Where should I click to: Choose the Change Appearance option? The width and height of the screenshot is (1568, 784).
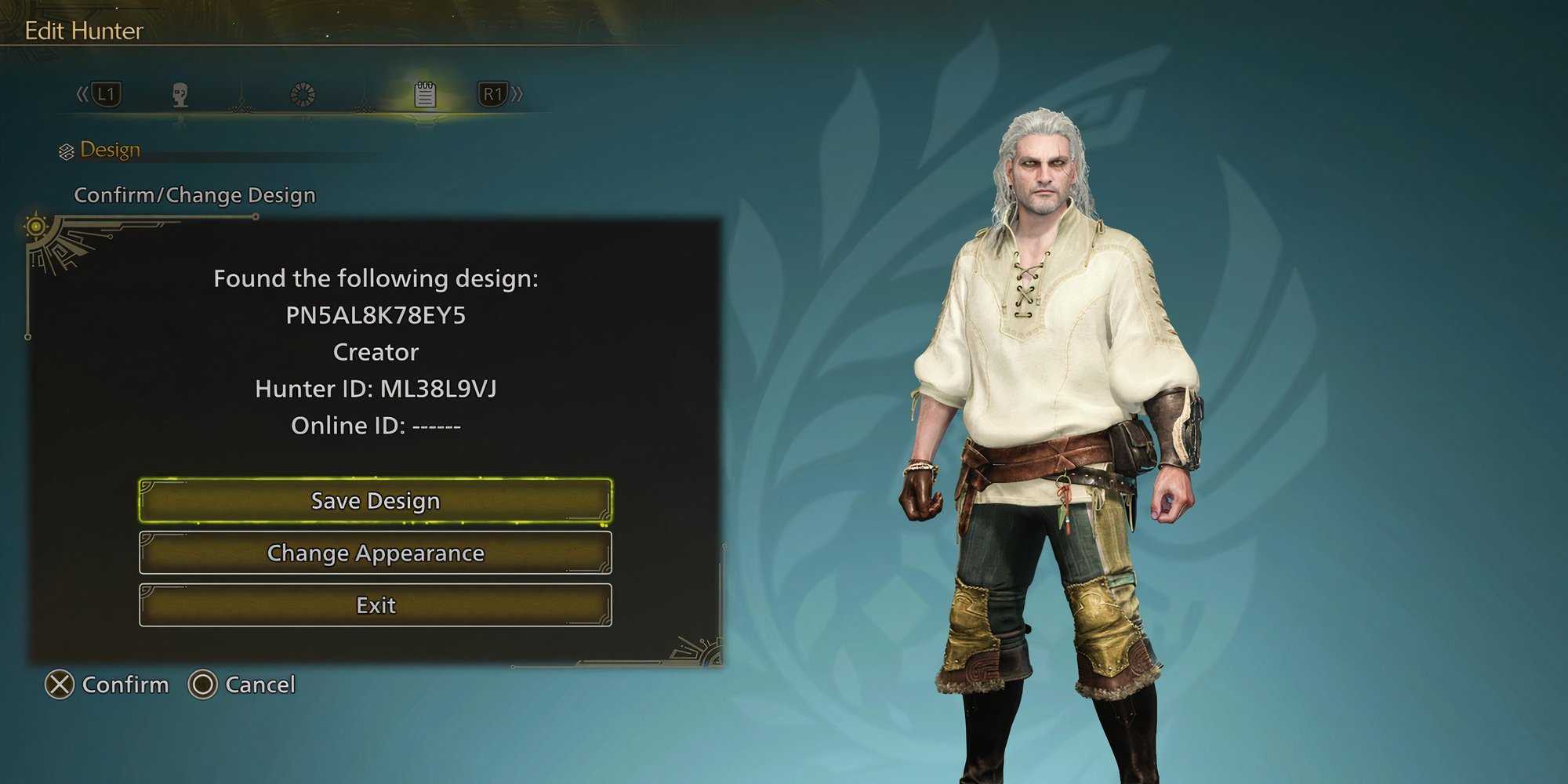tap(375, 553)
